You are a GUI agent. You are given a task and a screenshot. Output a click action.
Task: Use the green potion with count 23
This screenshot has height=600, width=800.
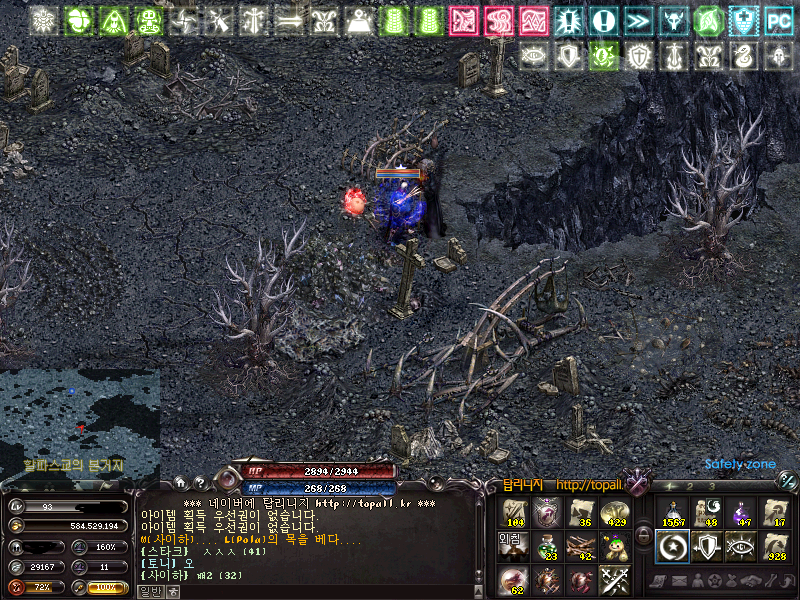pyautogui.click(x=549, y=547)
